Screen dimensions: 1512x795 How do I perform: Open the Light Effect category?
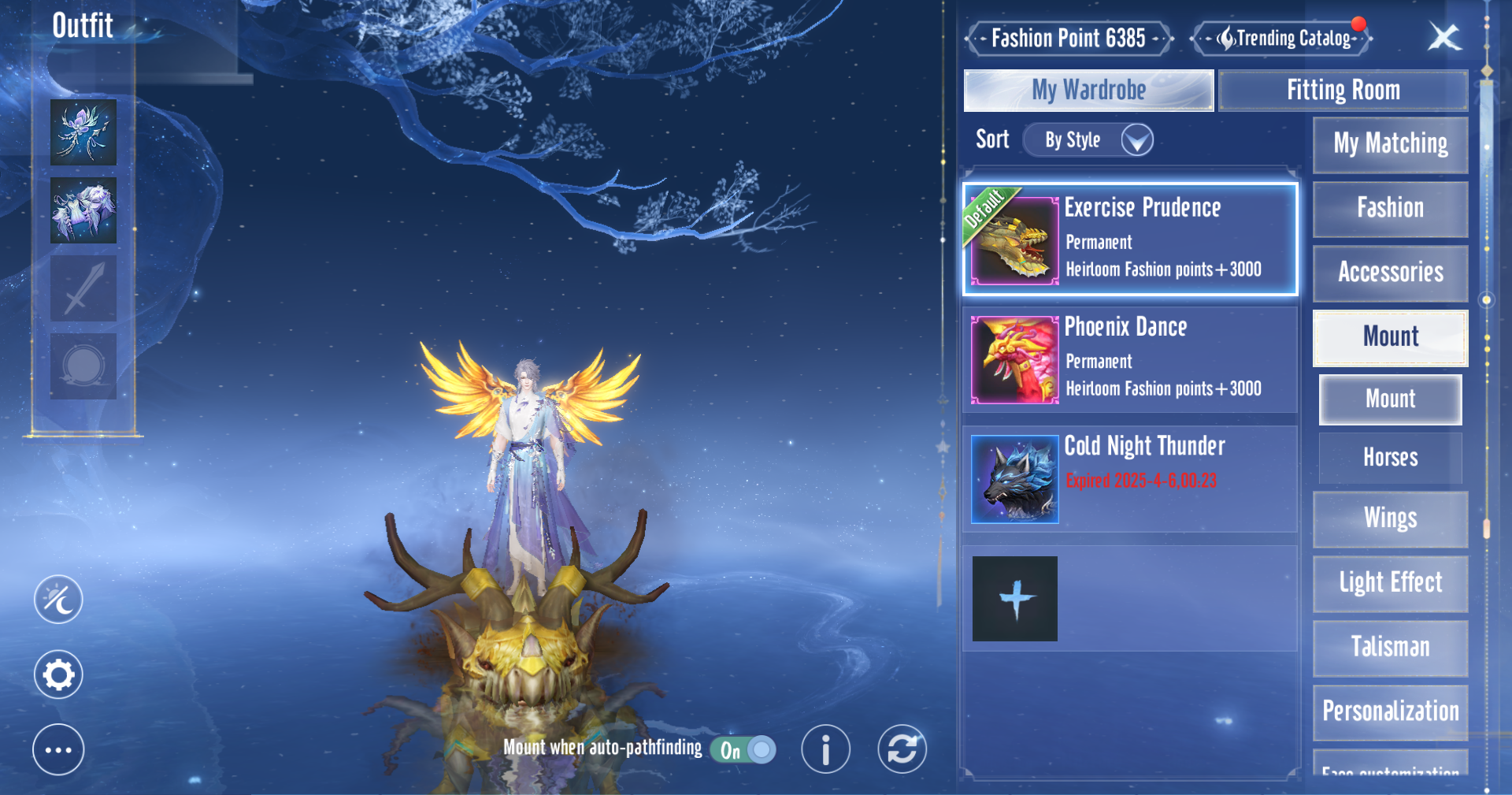coord(1390,583)
